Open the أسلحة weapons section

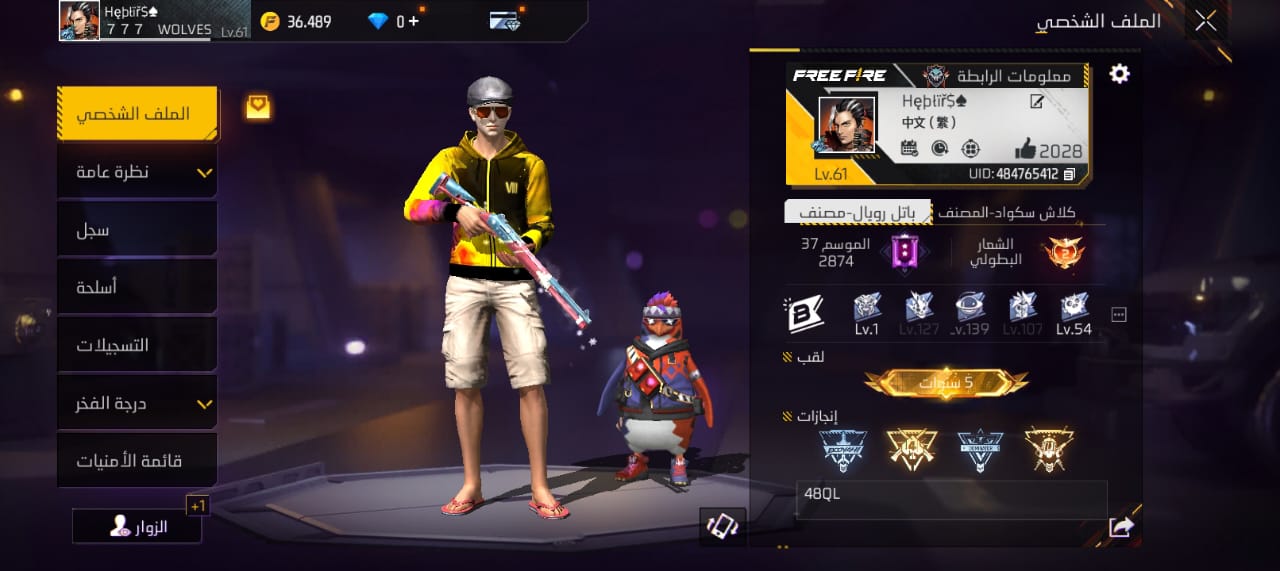137,288
